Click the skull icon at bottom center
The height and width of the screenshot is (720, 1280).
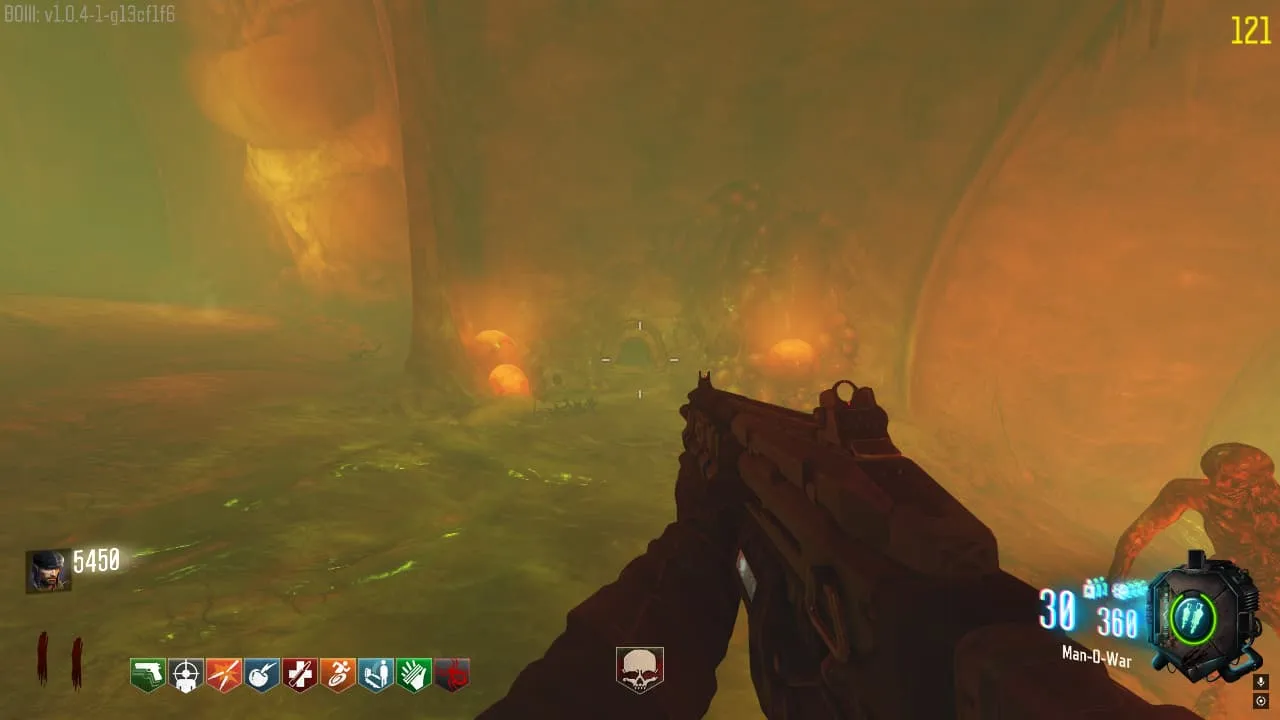(639, 670)
